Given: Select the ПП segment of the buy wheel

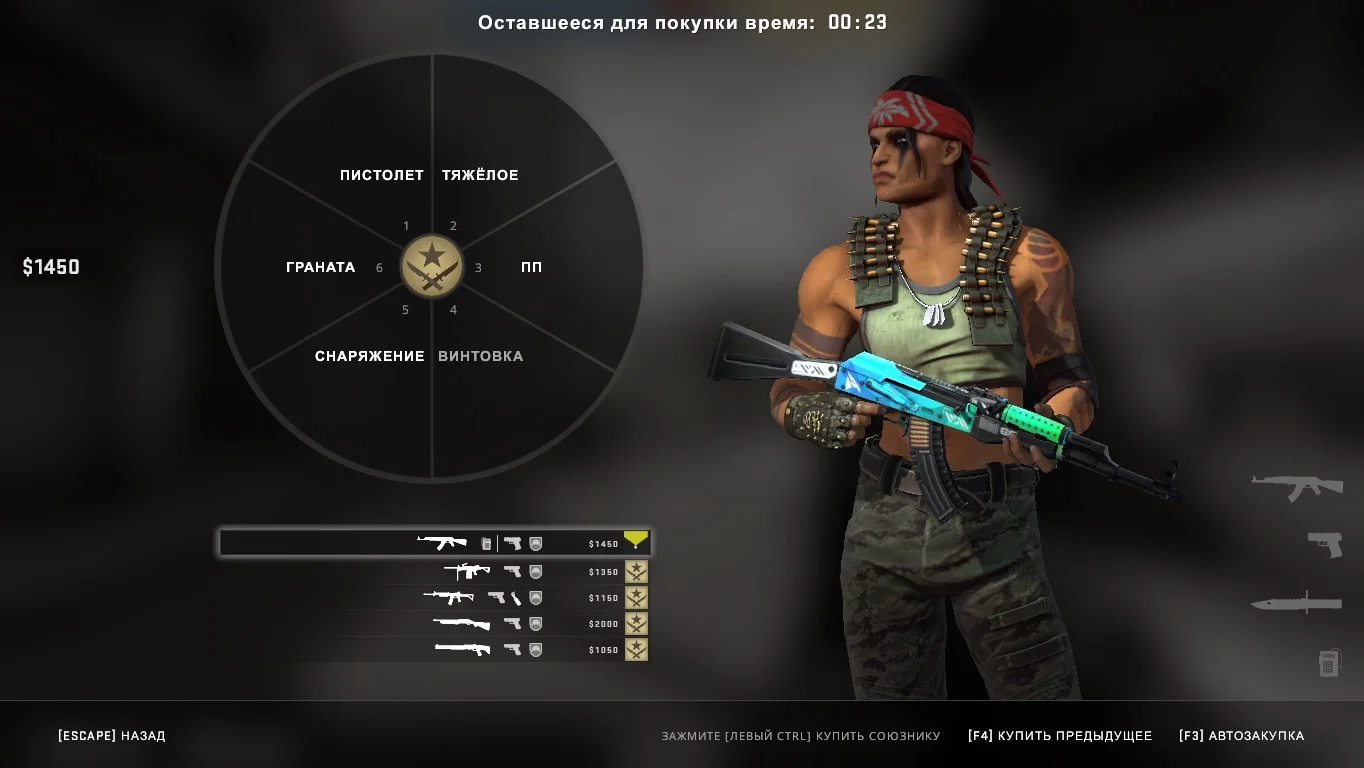Looking at the screenshot, I should (x=531, y=267).
